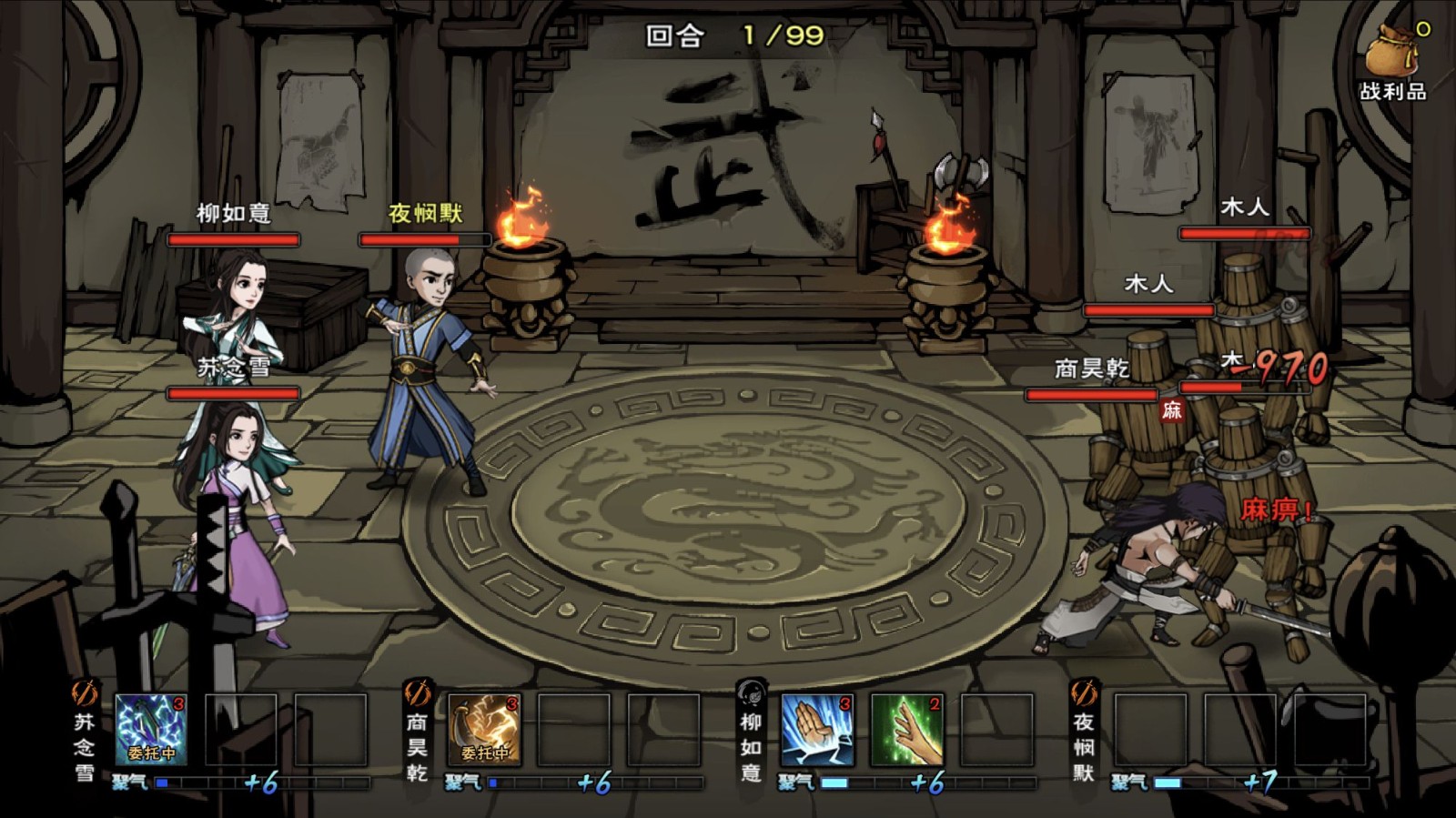Click the sword auto-battle icon above 商昊乾
The image size is (1456, 818).
[417, 694]
